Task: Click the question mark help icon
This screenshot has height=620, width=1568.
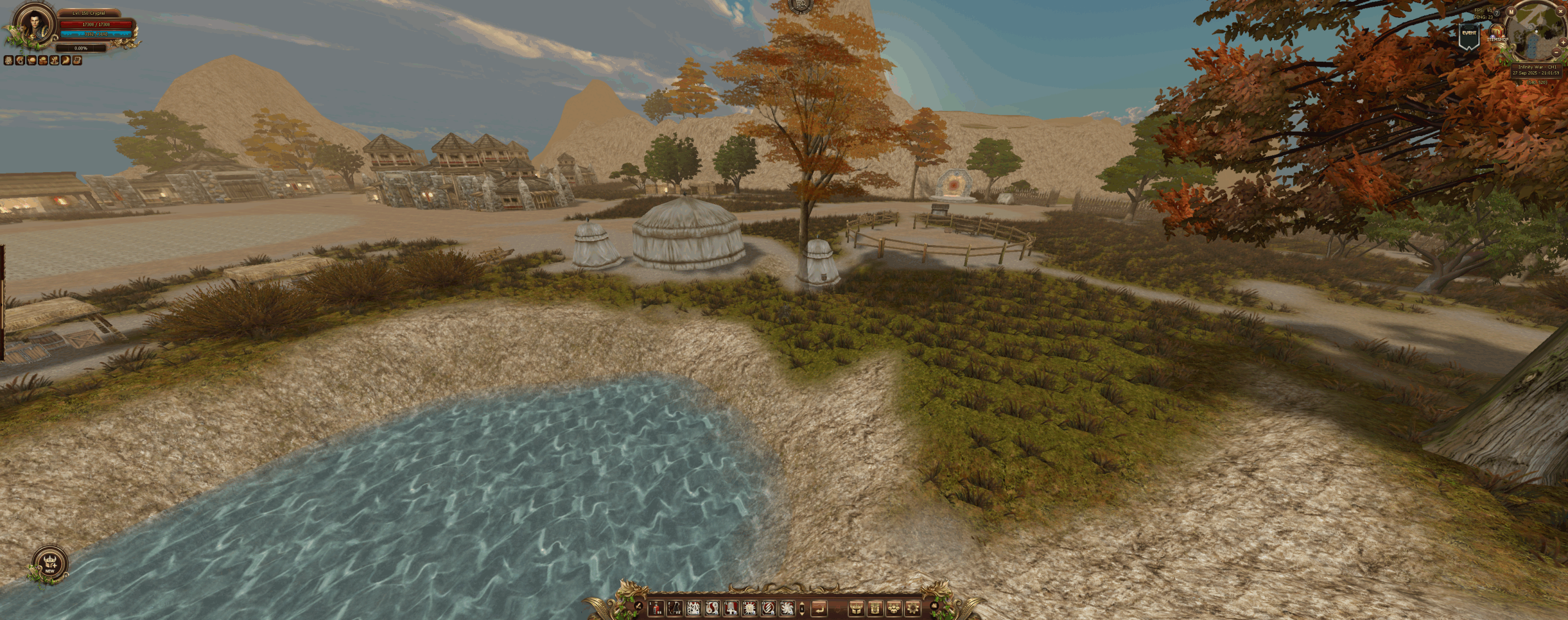Action: click(x=1496, y=13)
